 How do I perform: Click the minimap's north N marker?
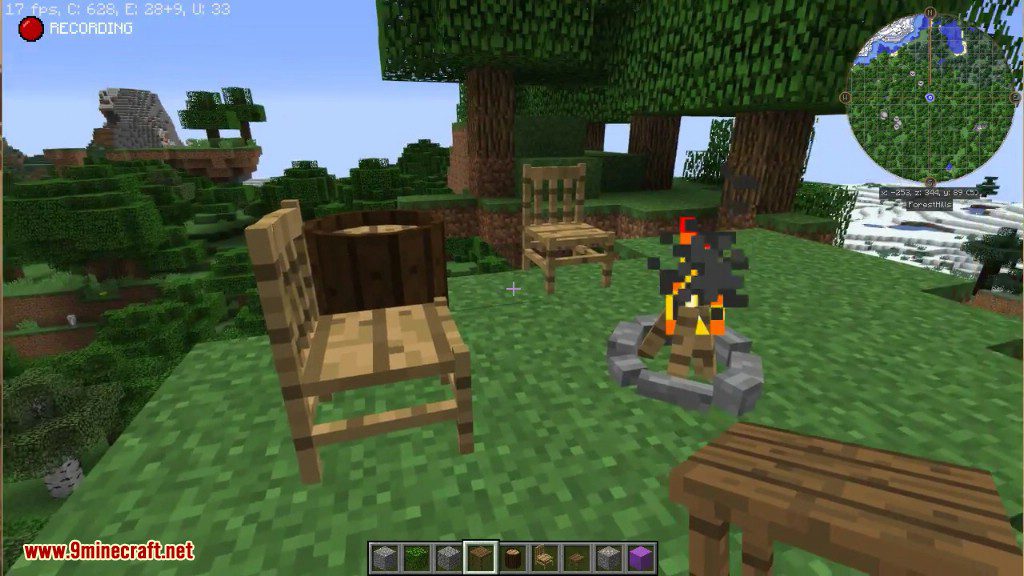(930, 14)
